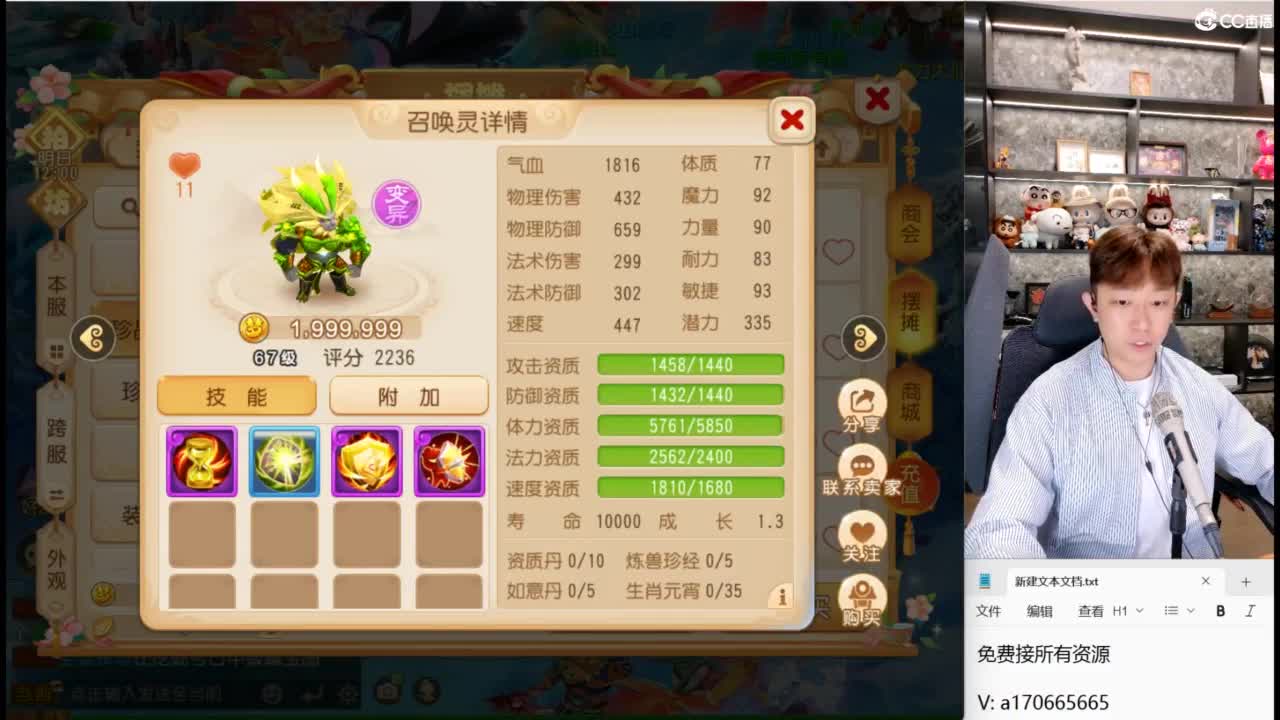This screenshot has width=1280, height=720.
Task: Select the red burst skill icon
Action: 449,461
